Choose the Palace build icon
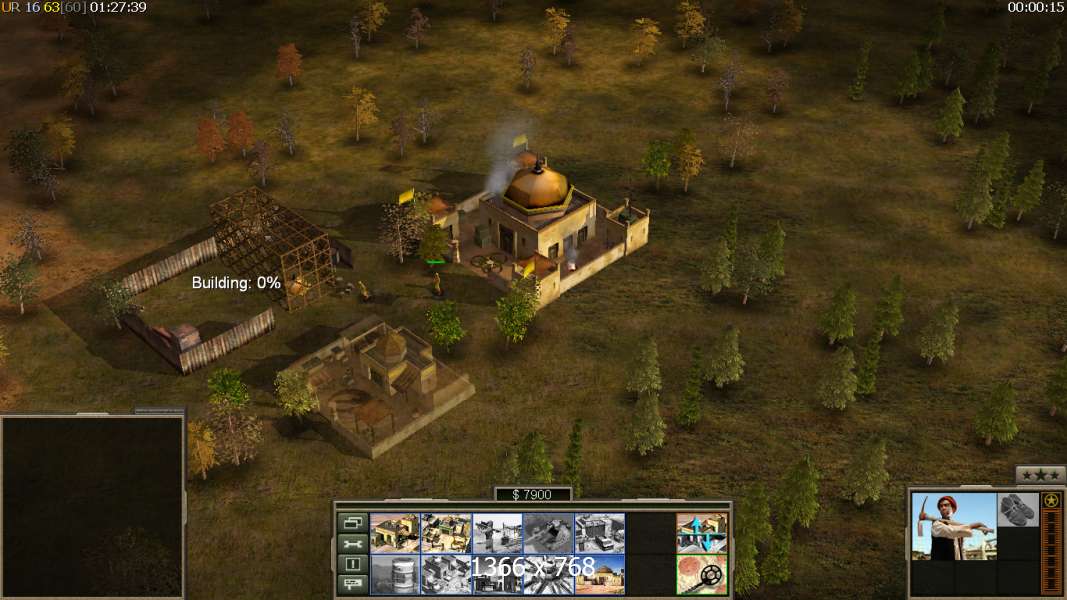Image resolution: width=1067 pixels, height=600 pixels. click(x=446, y=574)
